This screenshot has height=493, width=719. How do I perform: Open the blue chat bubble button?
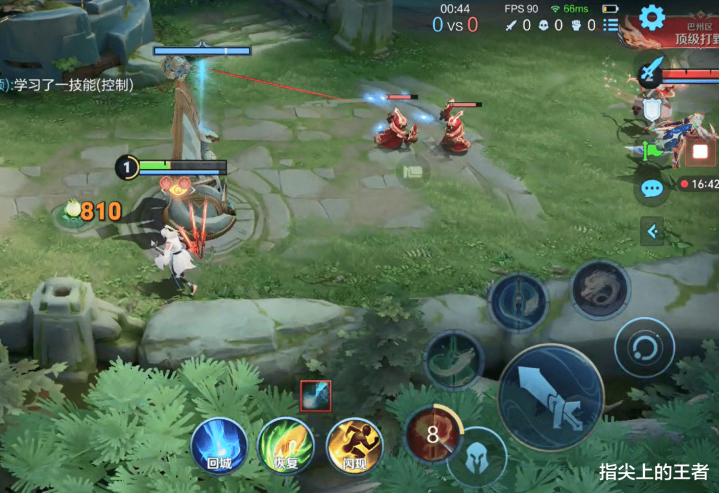tap(652, 187)
